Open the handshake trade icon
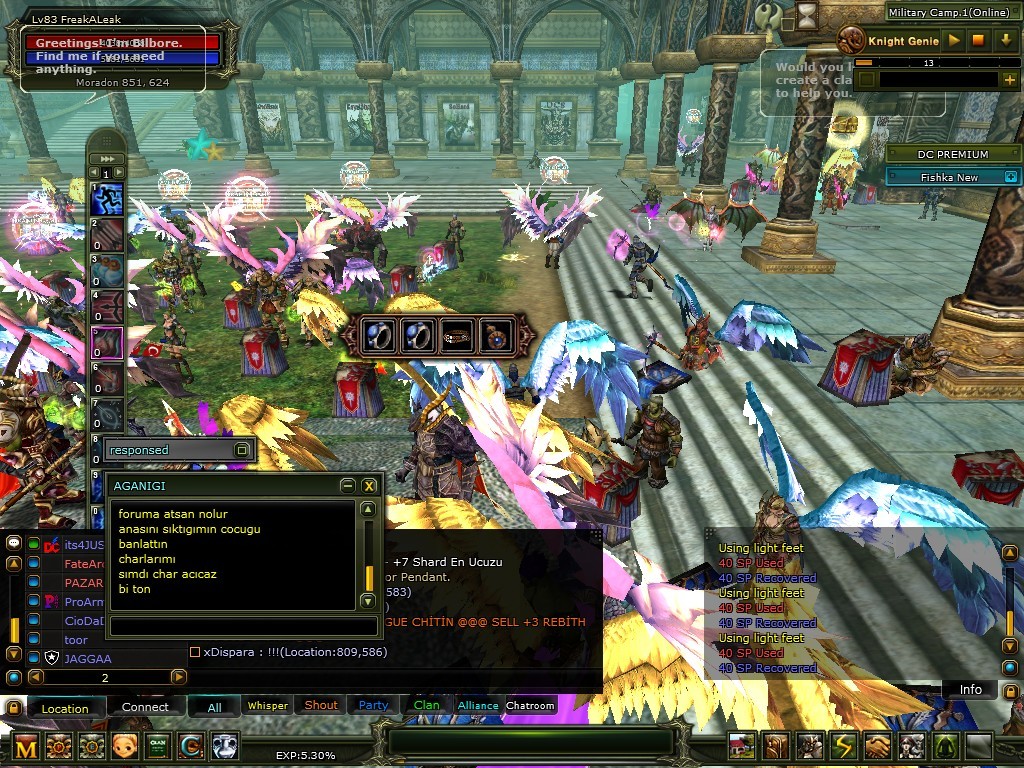1024x768 pixels. pyautogui.click(x=877, y=746)
